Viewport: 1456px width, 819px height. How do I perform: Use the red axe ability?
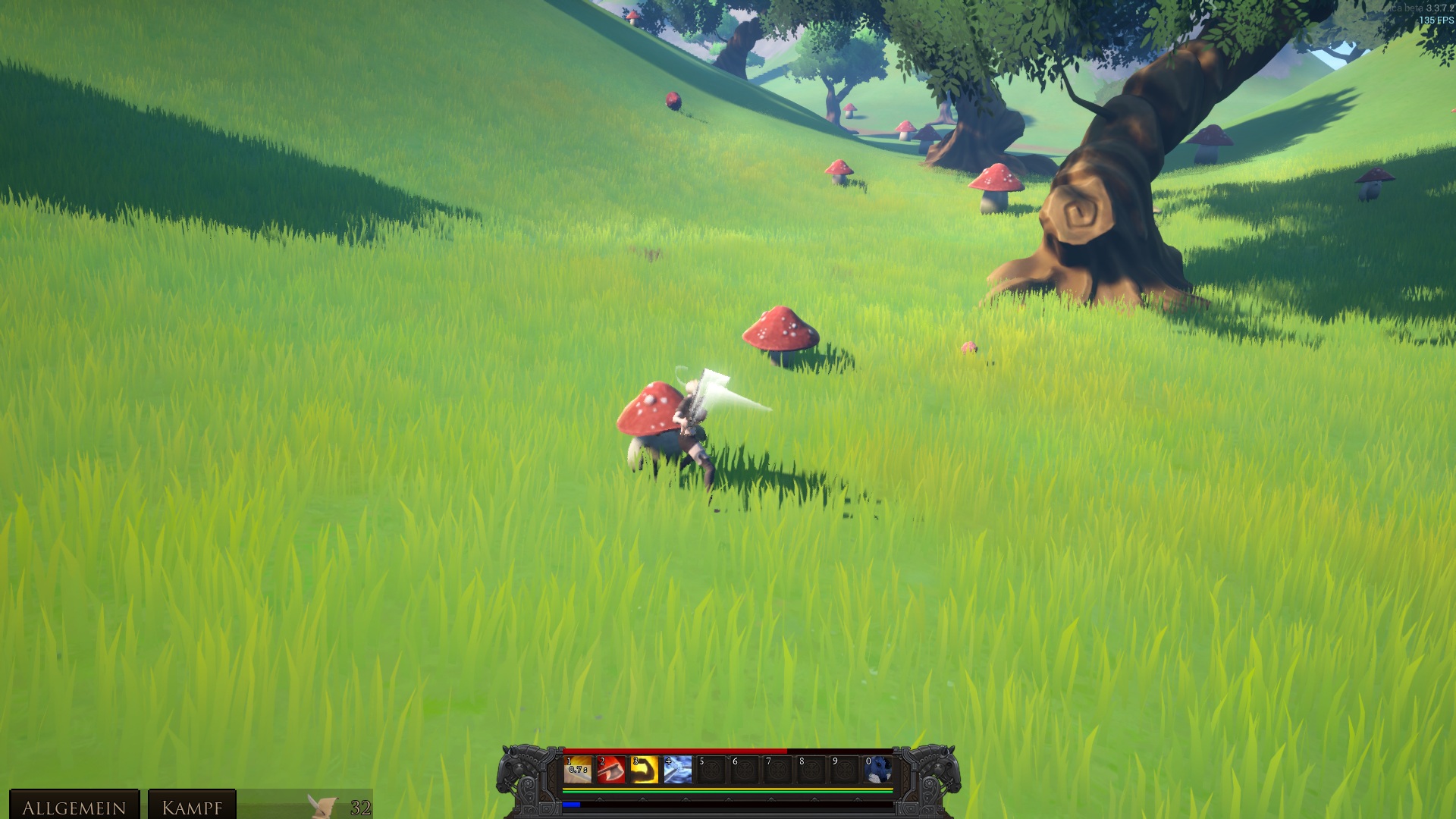point(611,770)
